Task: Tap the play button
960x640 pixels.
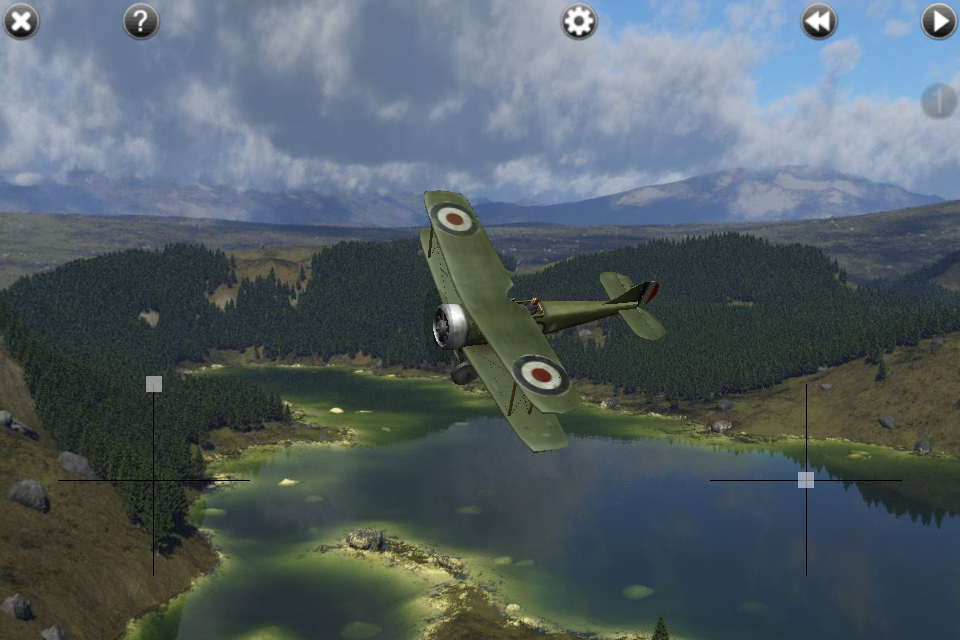Action: [939, 21]
